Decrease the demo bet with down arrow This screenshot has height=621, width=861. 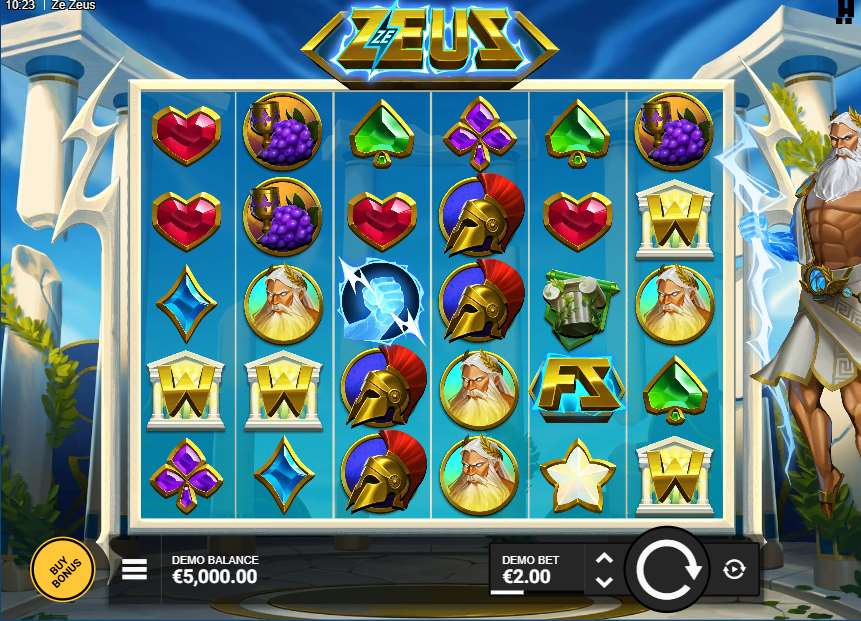[x=603, y=581]
